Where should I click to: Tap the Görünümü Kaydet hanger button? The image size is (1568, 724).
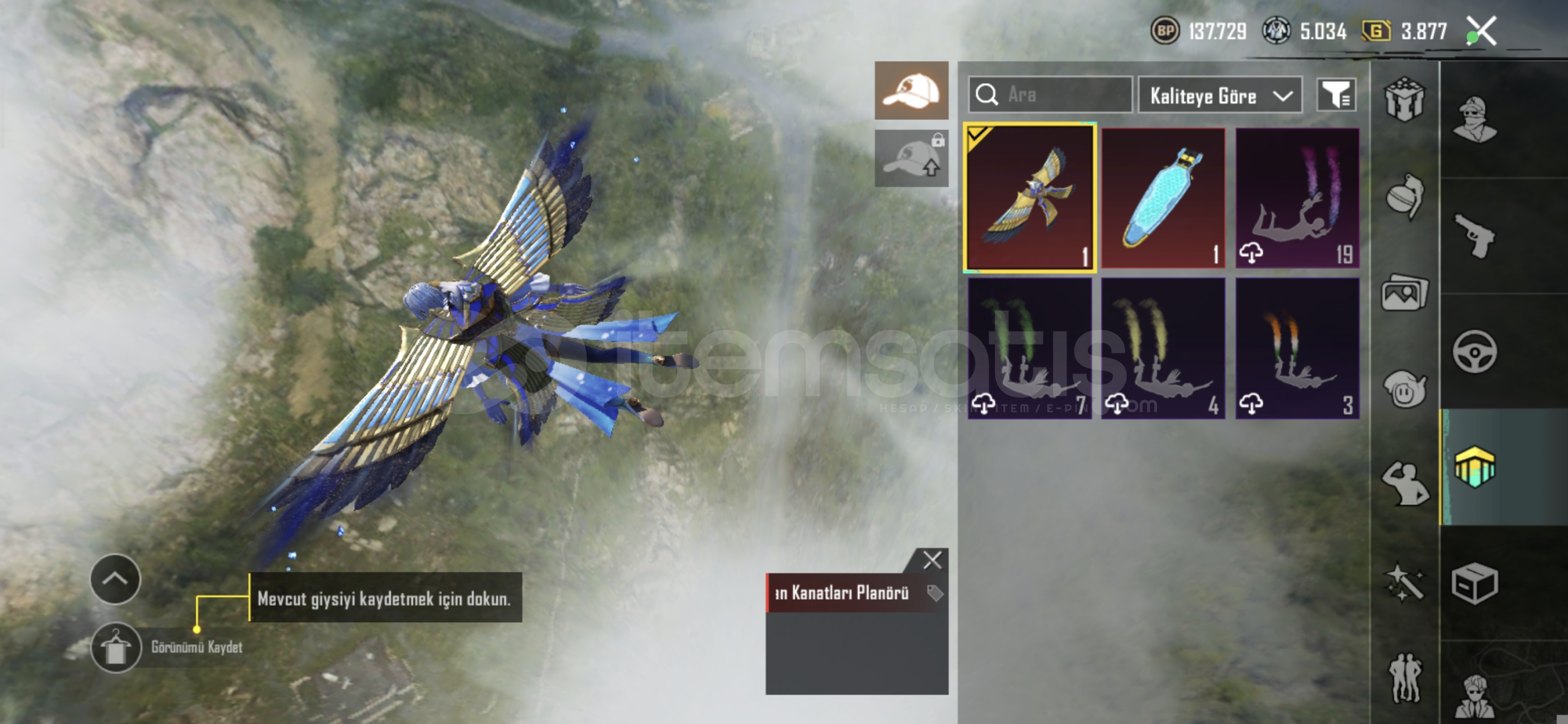(x=116, y=648)
